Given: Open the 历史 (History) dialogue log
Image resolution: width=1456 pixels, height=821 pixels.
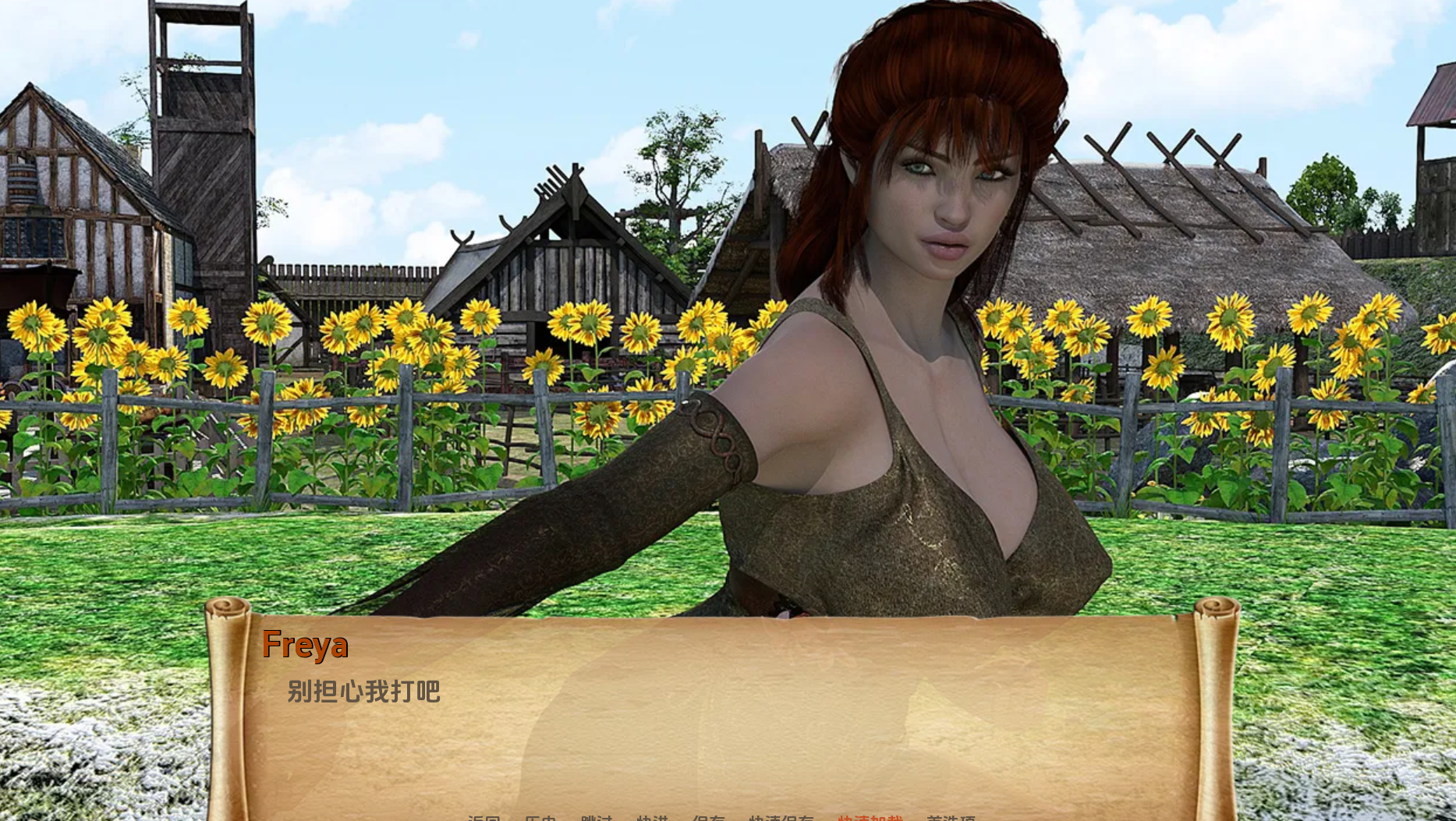Looking at the screenshot, I should coord(540,816).
